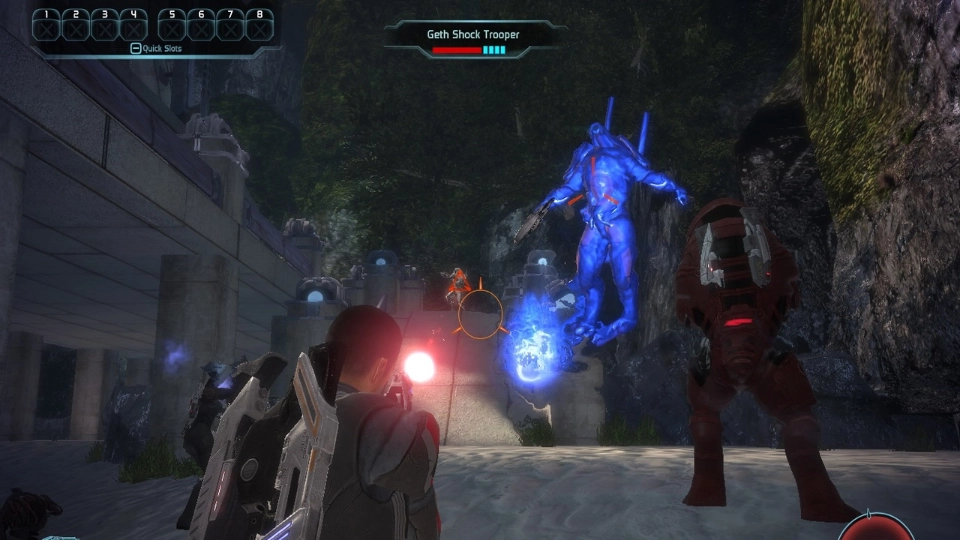Click the red circular radar
Viewport: 960px width, 540px height.
(877, 530)
